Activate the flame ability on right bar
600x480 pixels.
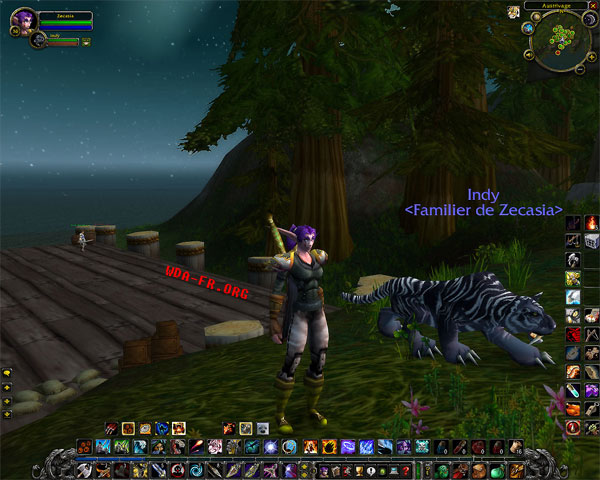(x=590, y=222)
